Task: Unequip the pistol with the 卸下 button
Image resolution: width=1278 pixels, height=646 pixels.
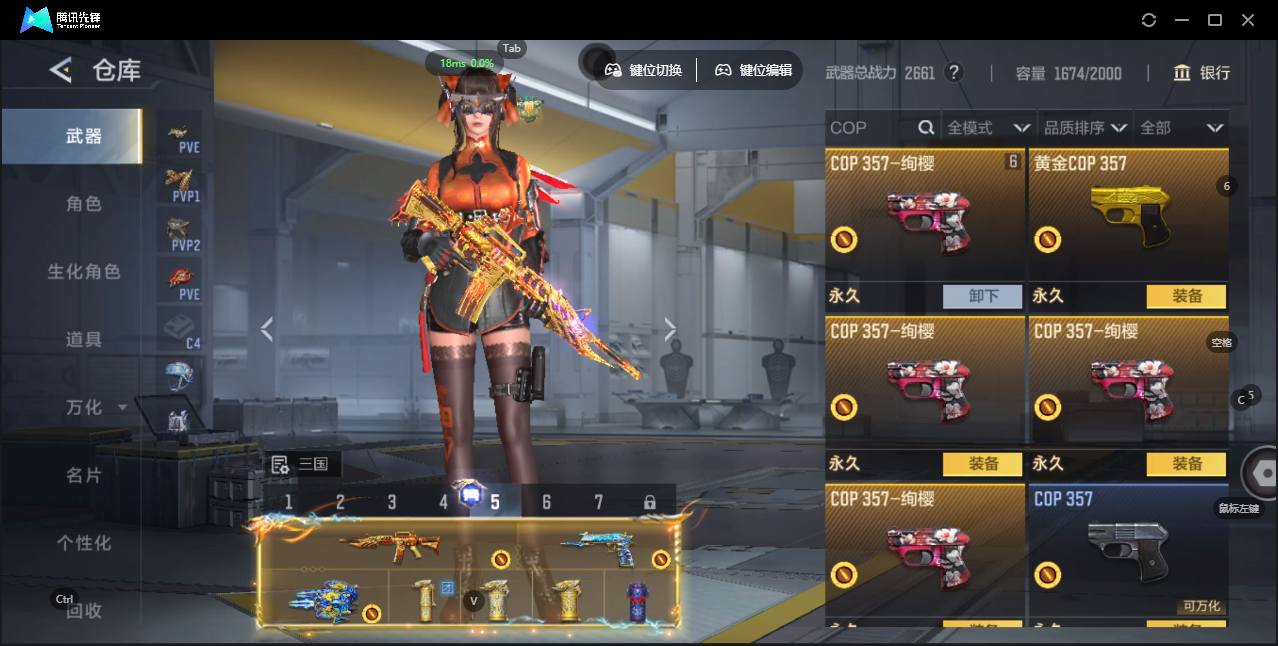Action: coord(983,296)
